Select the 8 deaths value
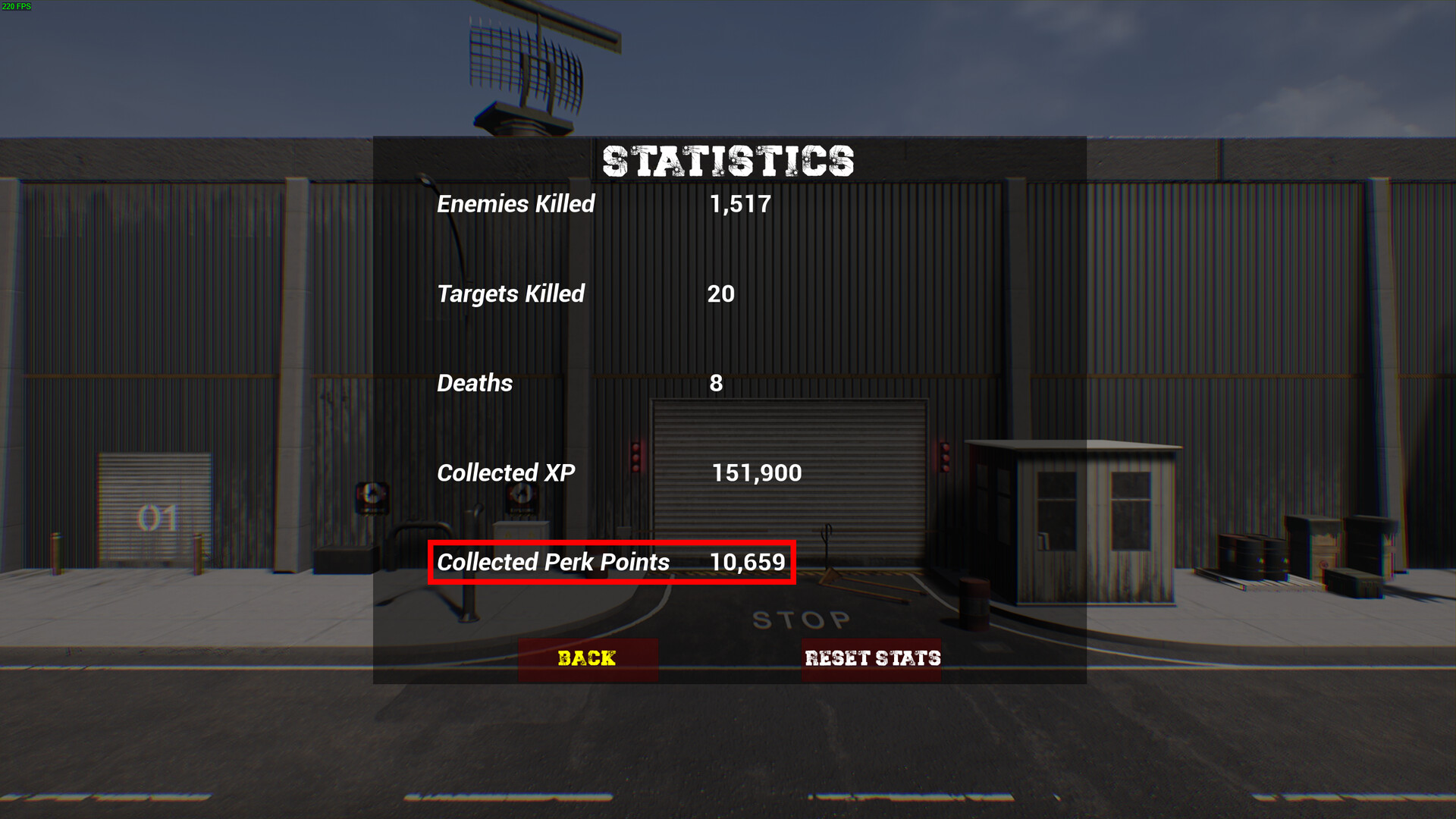The height and width of the screenshot is (819, 1456). [x=716, y=383]
